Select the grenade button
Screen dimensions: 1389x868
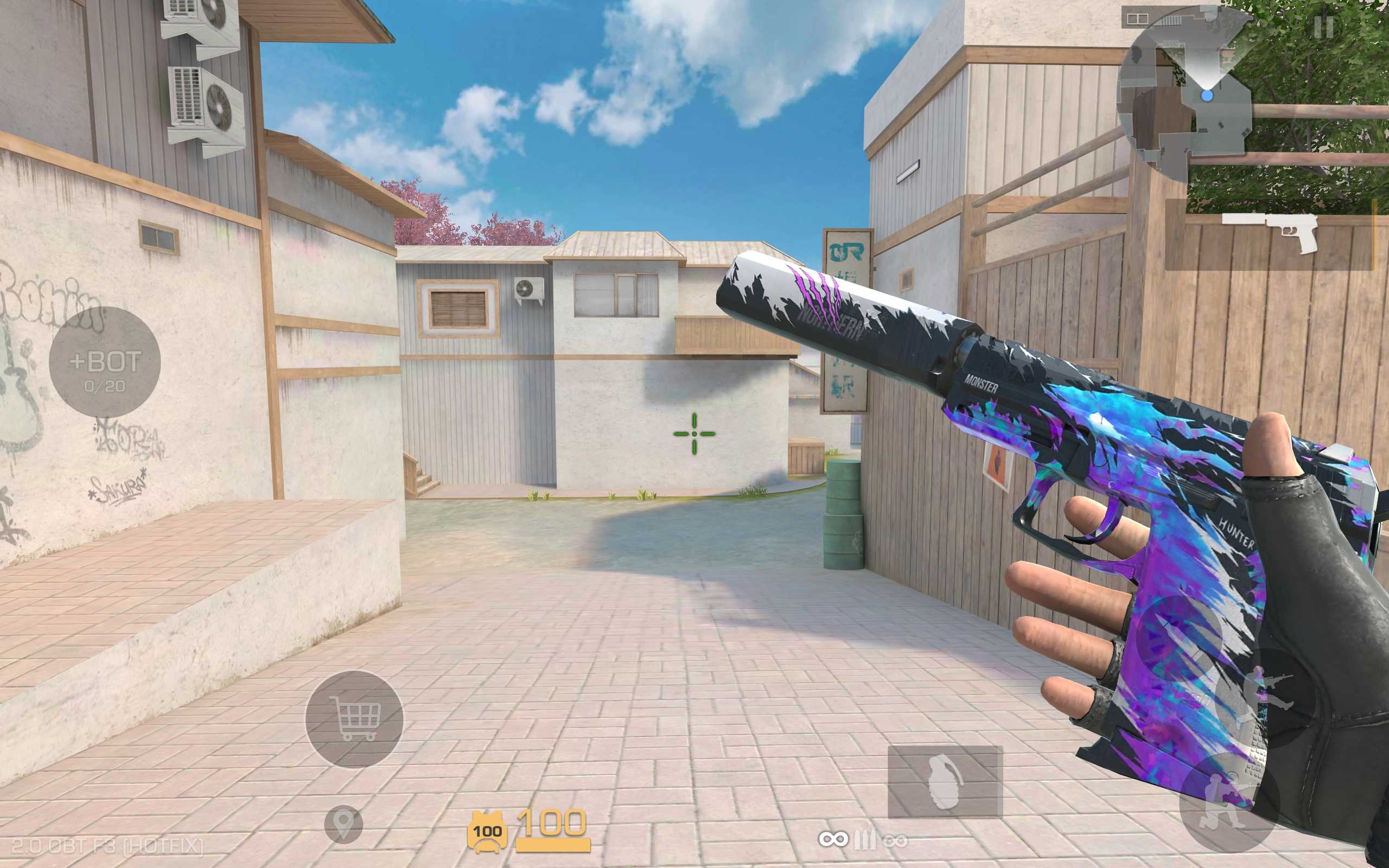(945, 782)
